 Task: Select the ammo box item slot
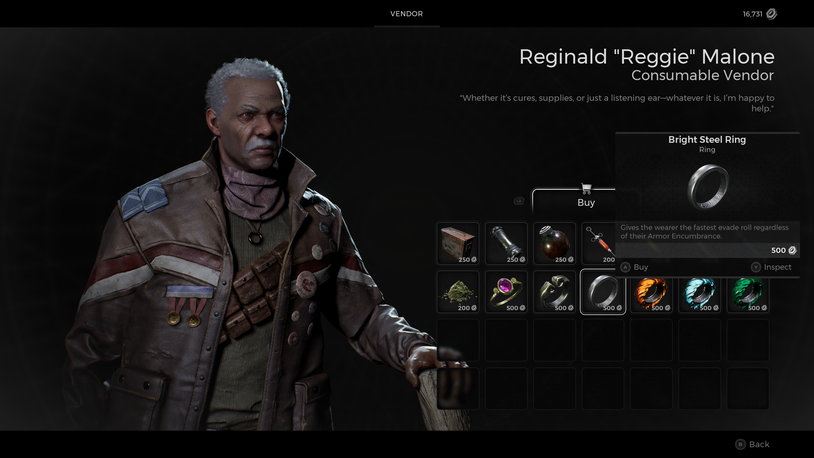(x=458, y=243)
